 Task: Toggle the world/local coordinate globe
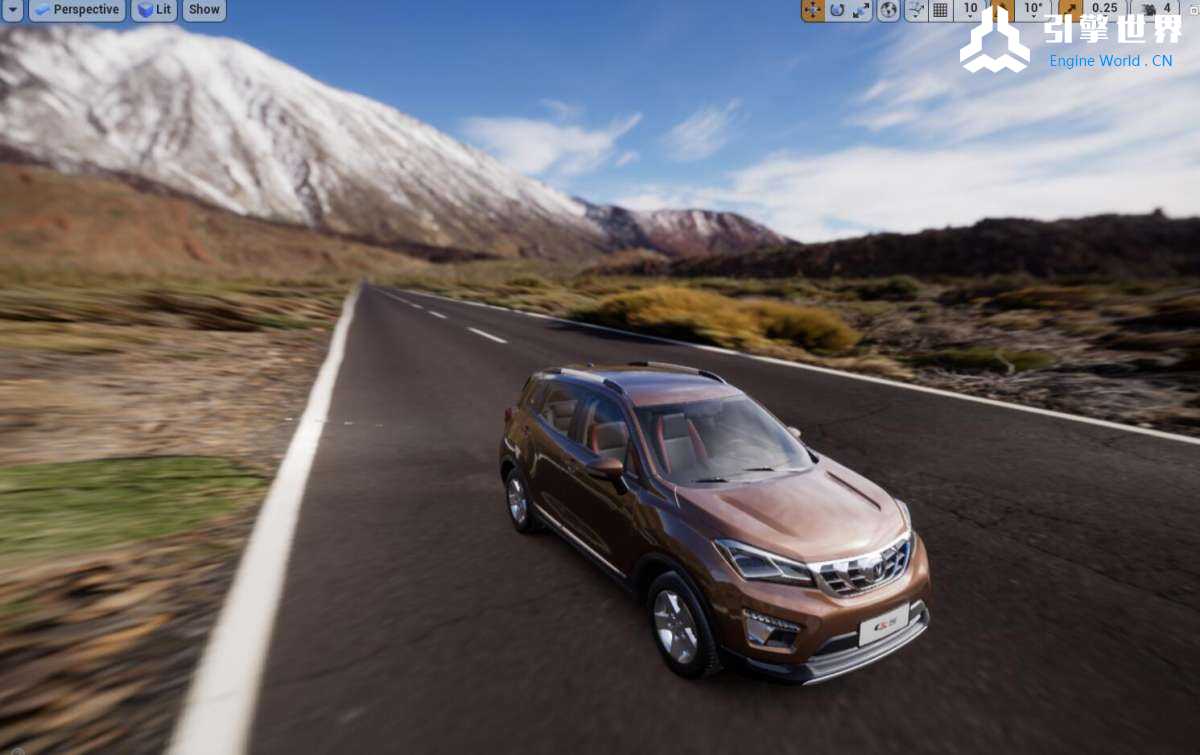coord(888,10)
